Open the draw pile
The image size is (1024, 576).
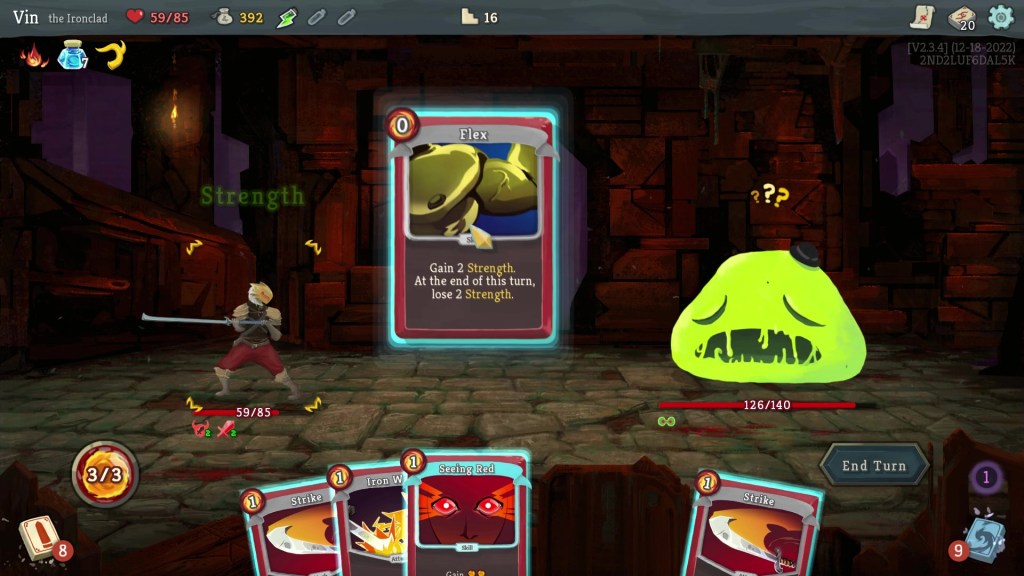coord(38,537)
